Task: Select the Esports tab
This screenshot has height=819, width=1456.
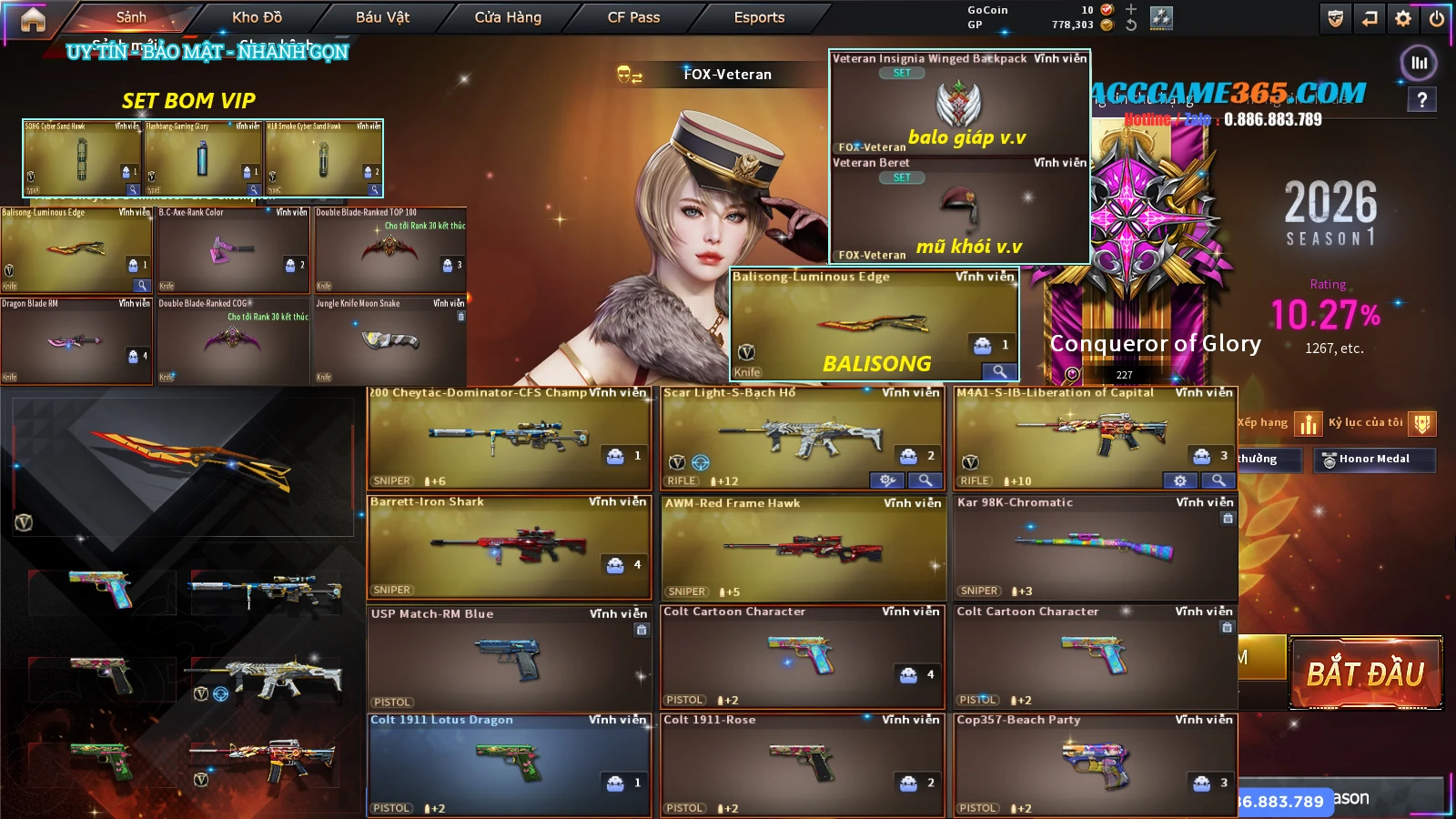Action: click(x=759, y=17)
